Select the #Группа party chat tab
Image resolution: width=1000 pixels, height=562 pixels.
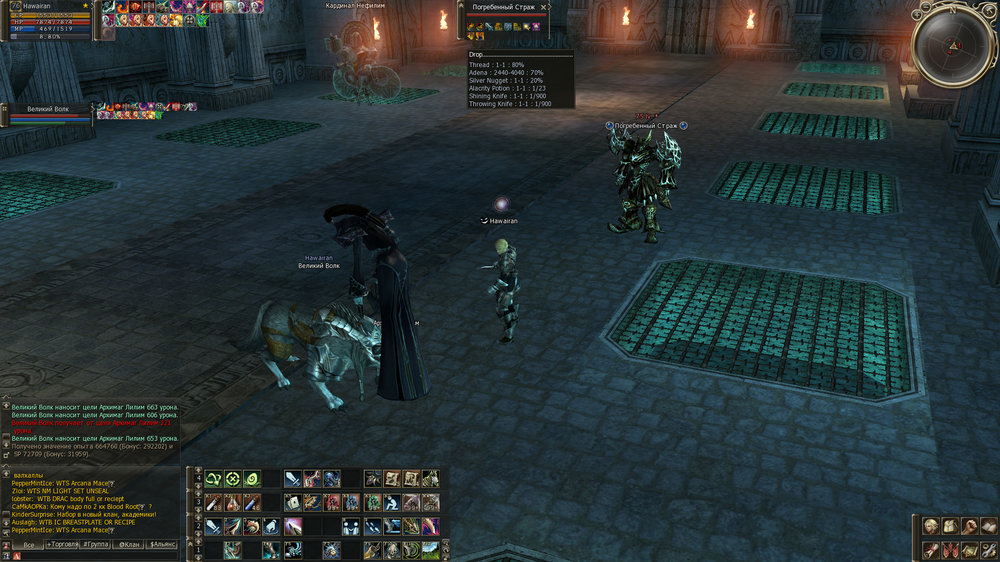(x=95, y=544)
